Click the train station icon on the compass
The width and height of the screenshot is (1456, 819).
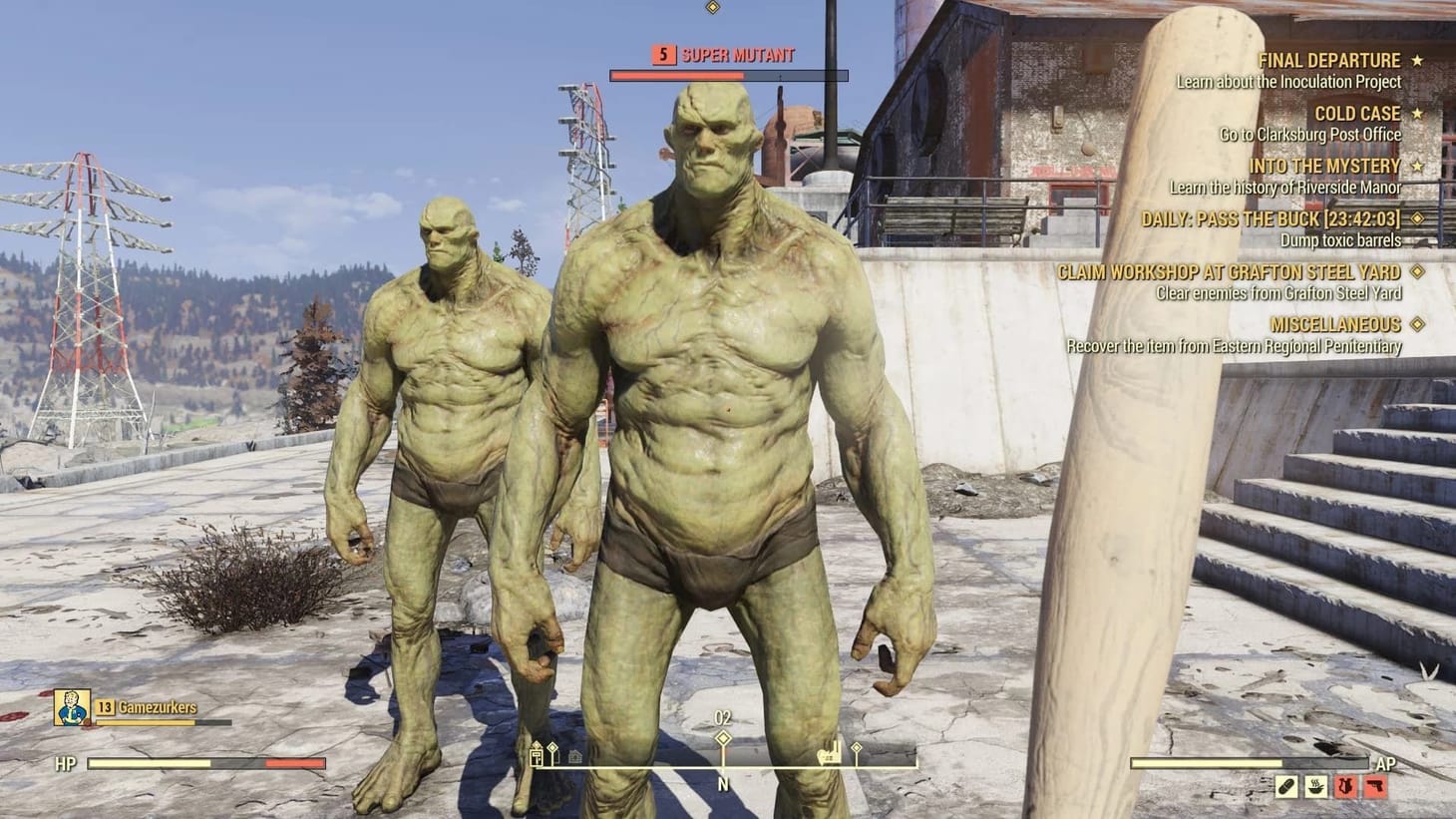537,756
